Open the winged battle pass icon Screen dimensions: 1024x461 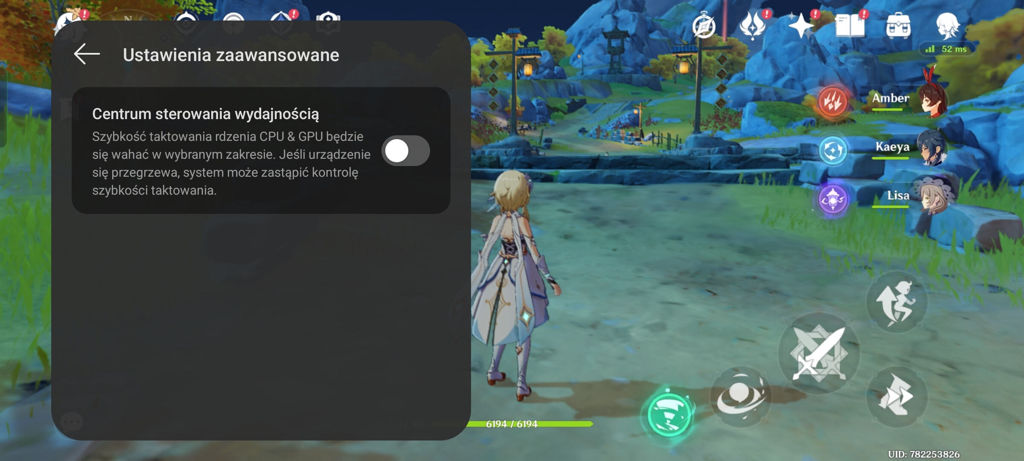pos(754,26)
